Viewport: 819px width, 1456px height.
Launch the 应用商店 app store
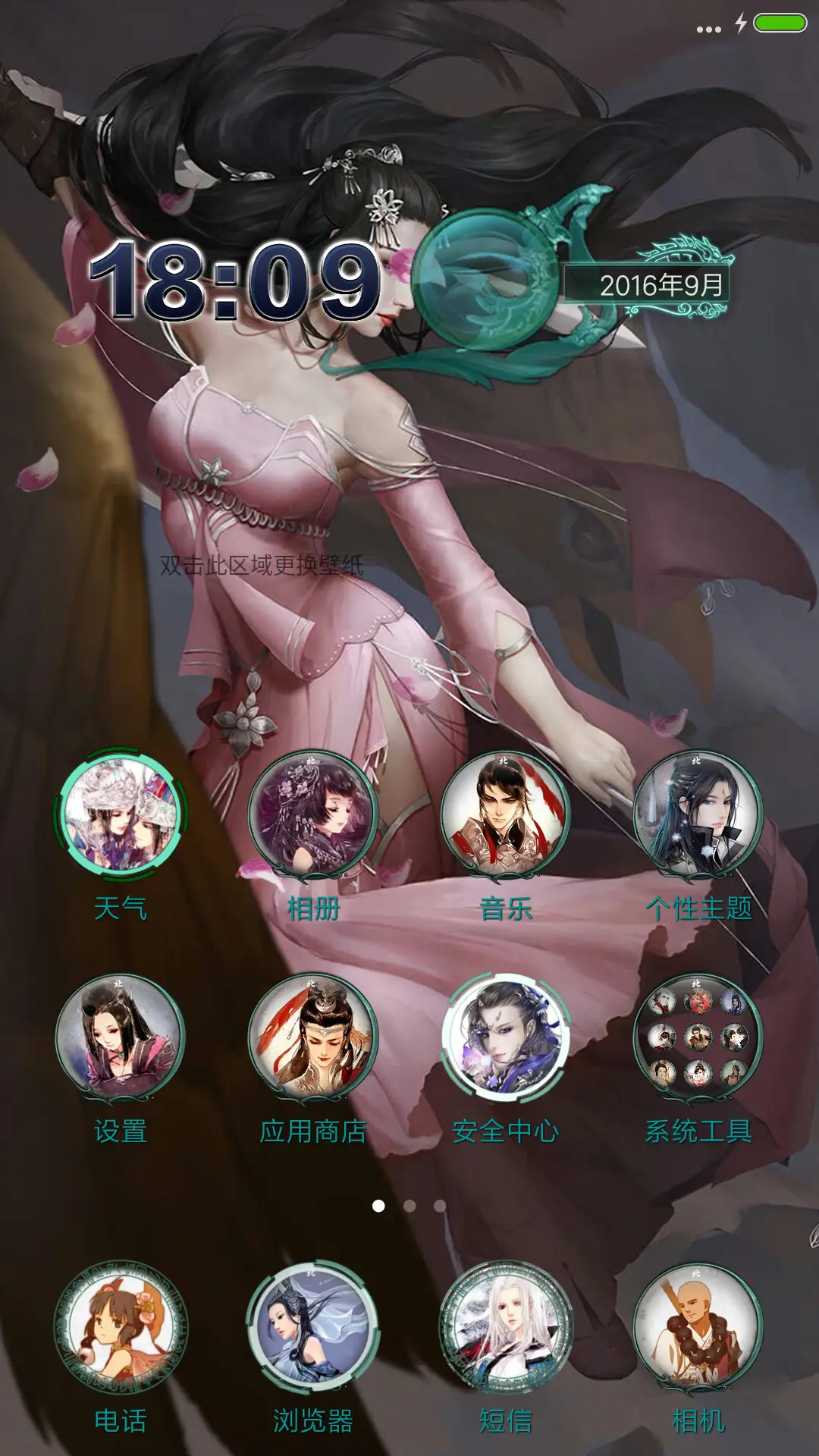312,1039
